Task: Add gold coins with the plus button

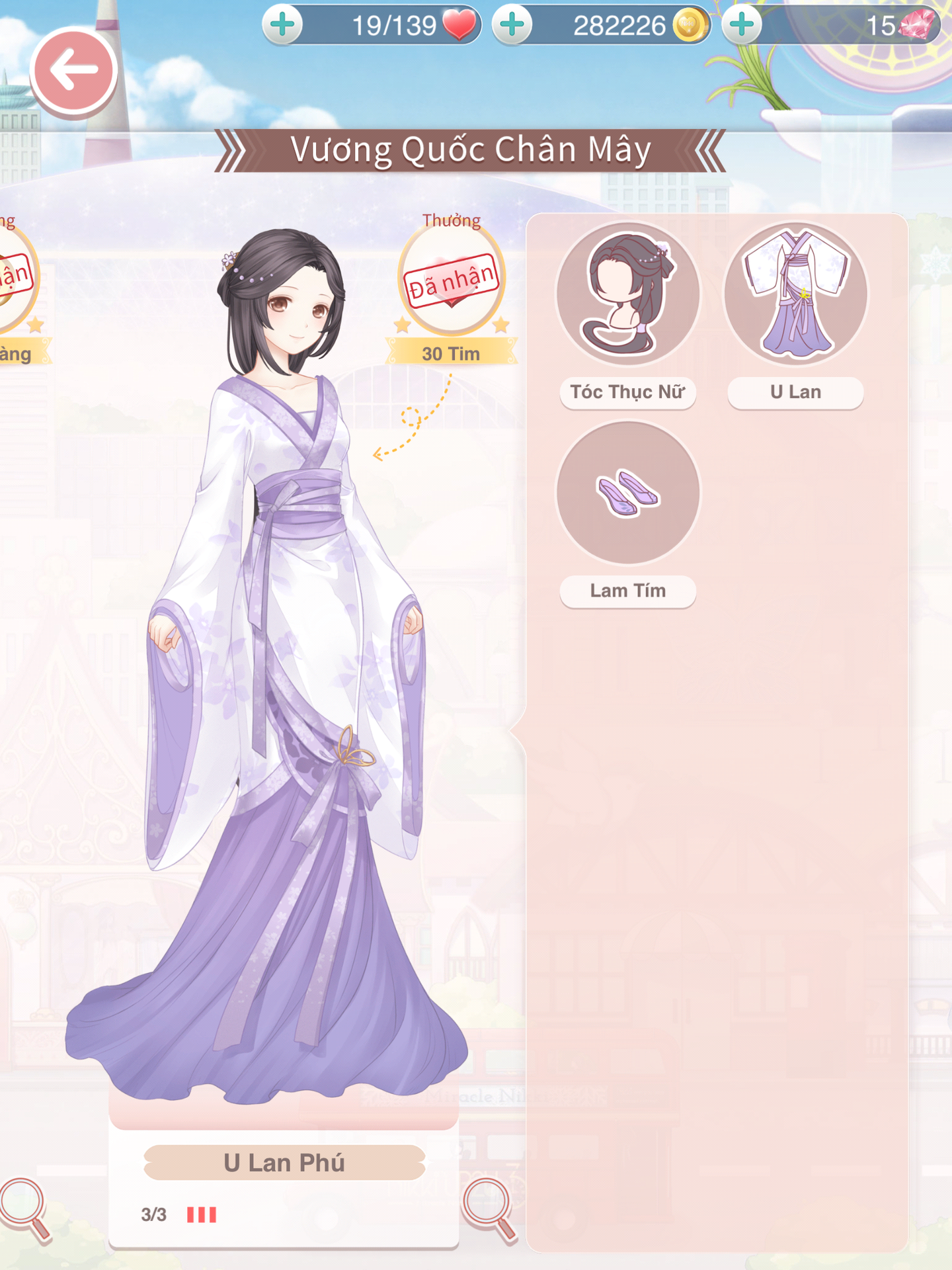Action: tap(512, 25)
